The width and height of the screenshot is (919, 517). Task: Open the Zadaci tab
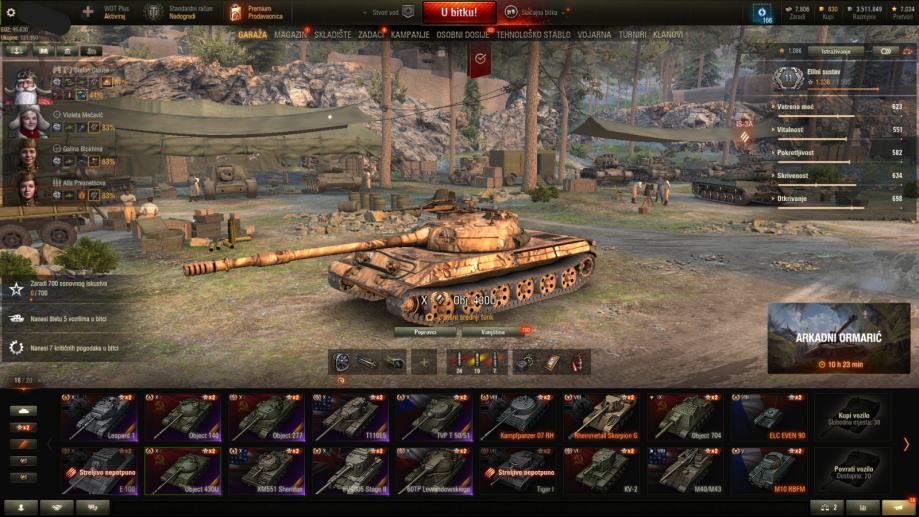[371, 34]
